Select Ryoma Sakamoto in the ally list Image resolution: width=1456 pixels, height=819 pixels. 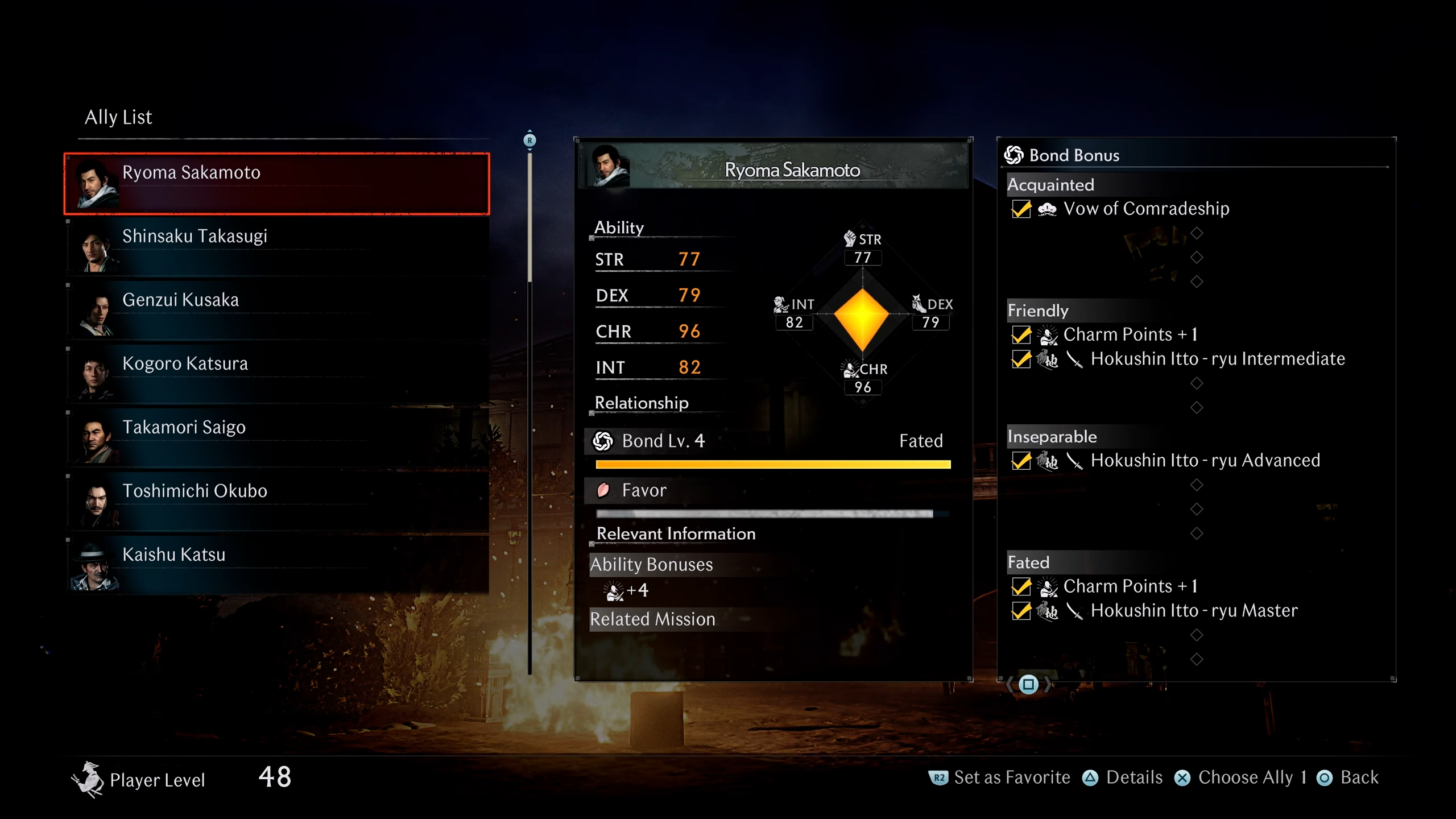coord(276,184)
